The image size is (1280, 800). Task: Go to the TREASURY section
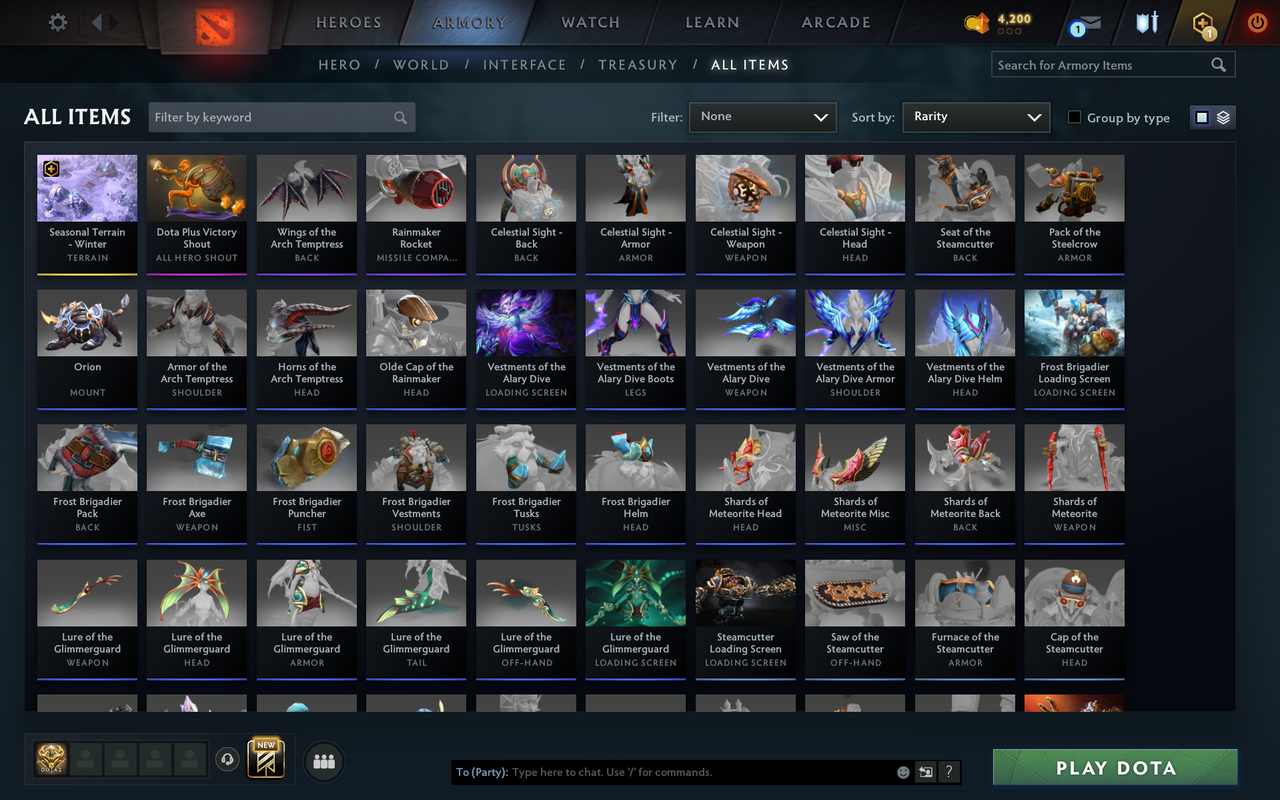(638, 64)
